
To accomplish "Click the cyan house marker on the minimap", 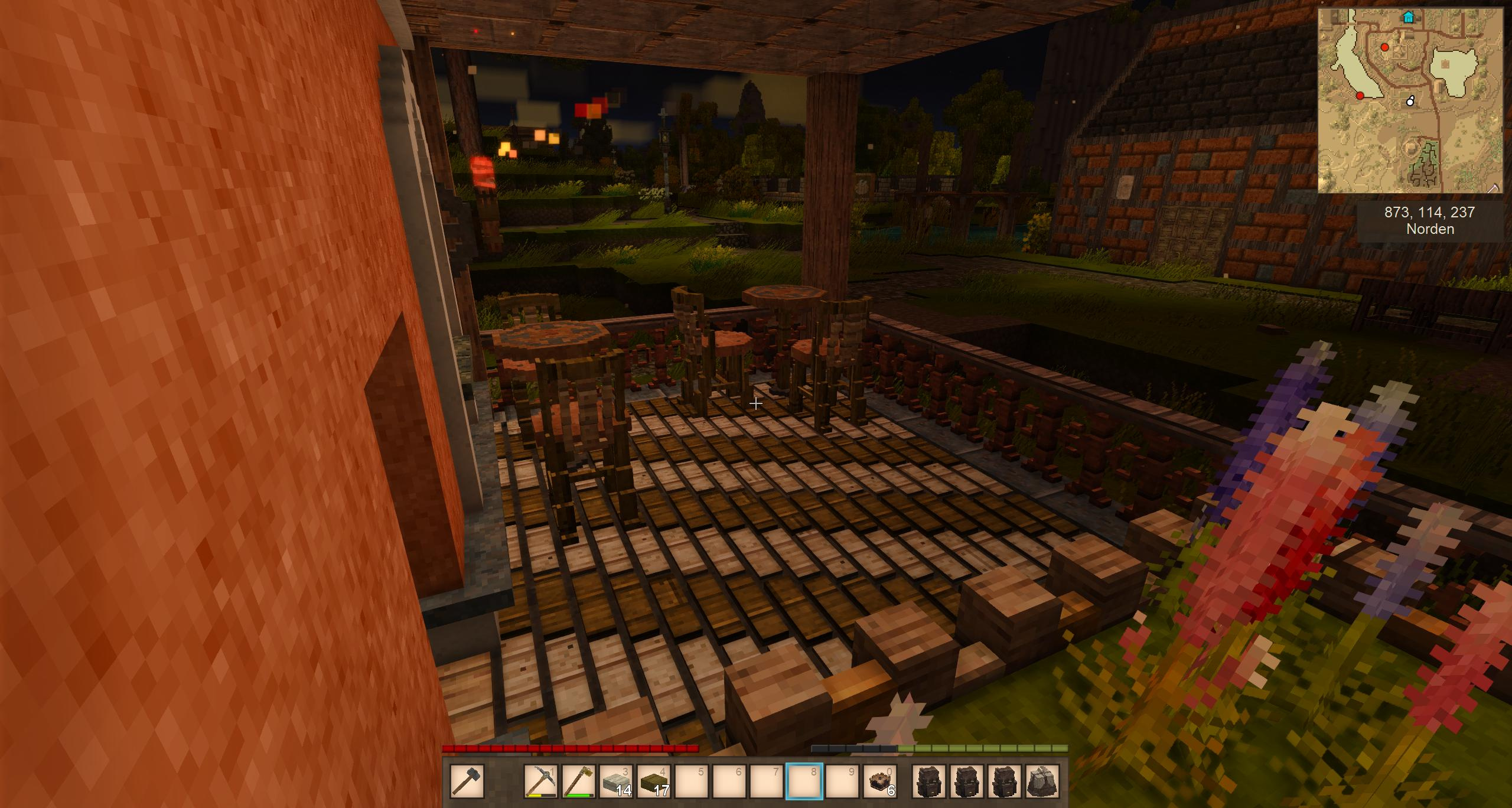I will (x=1409, y=17).
